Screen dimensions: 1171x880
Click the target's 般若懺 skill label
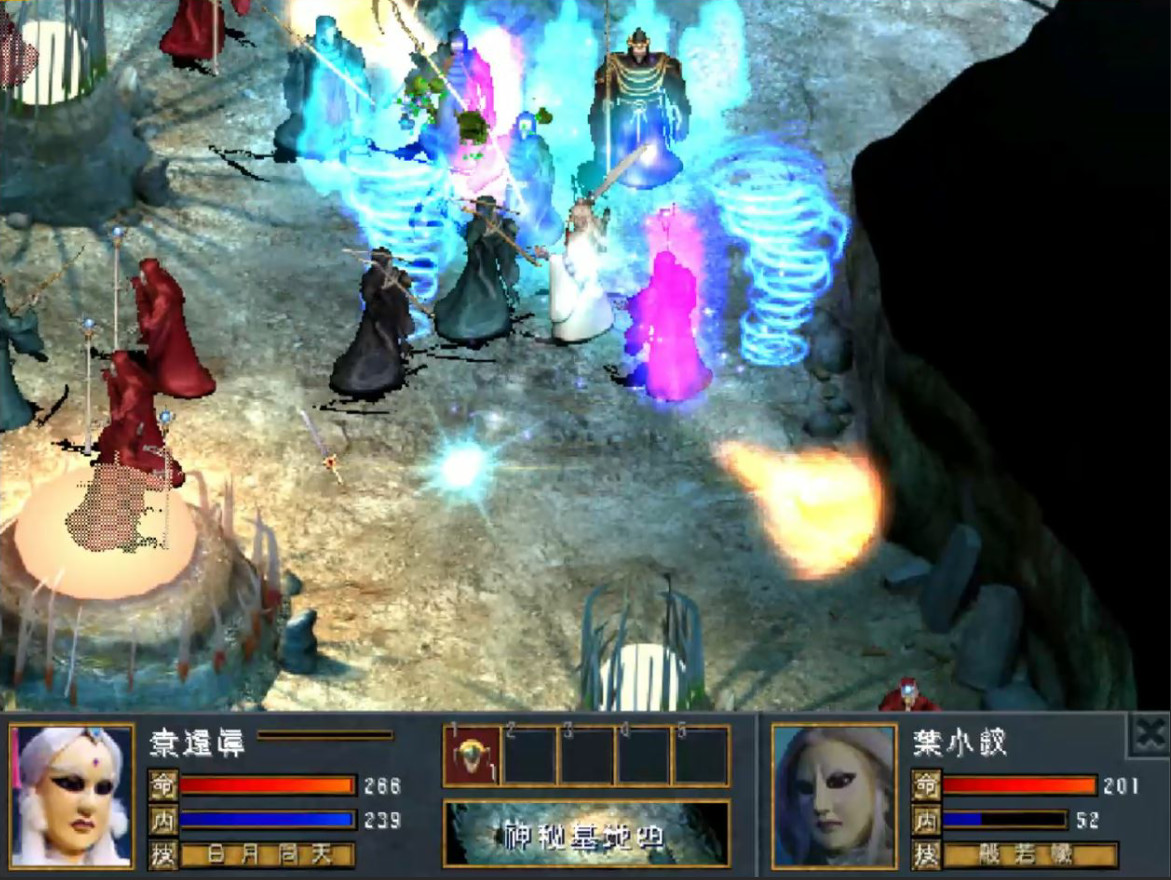[1030, 855]
